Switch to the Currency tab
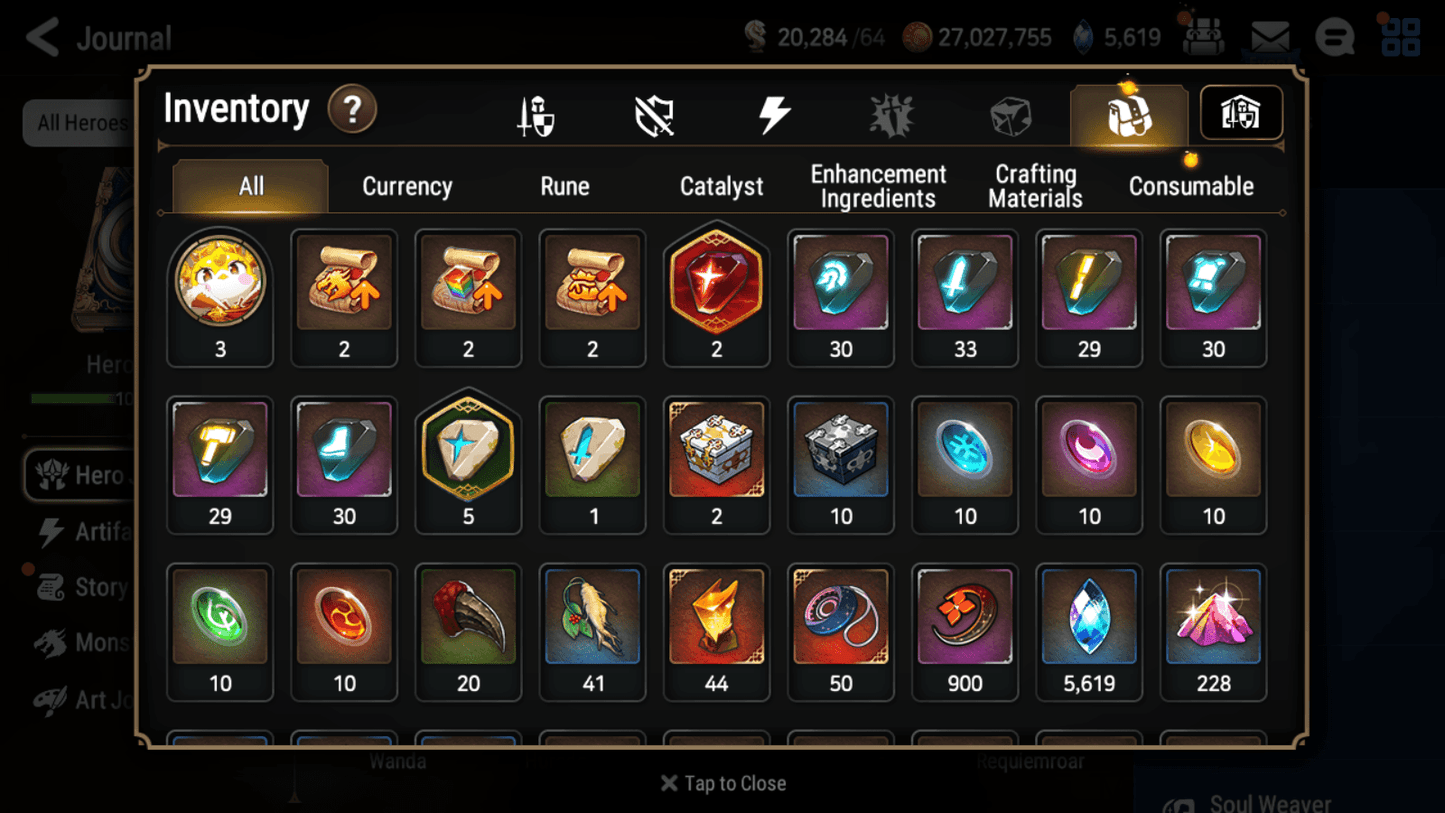 [406, 186]
